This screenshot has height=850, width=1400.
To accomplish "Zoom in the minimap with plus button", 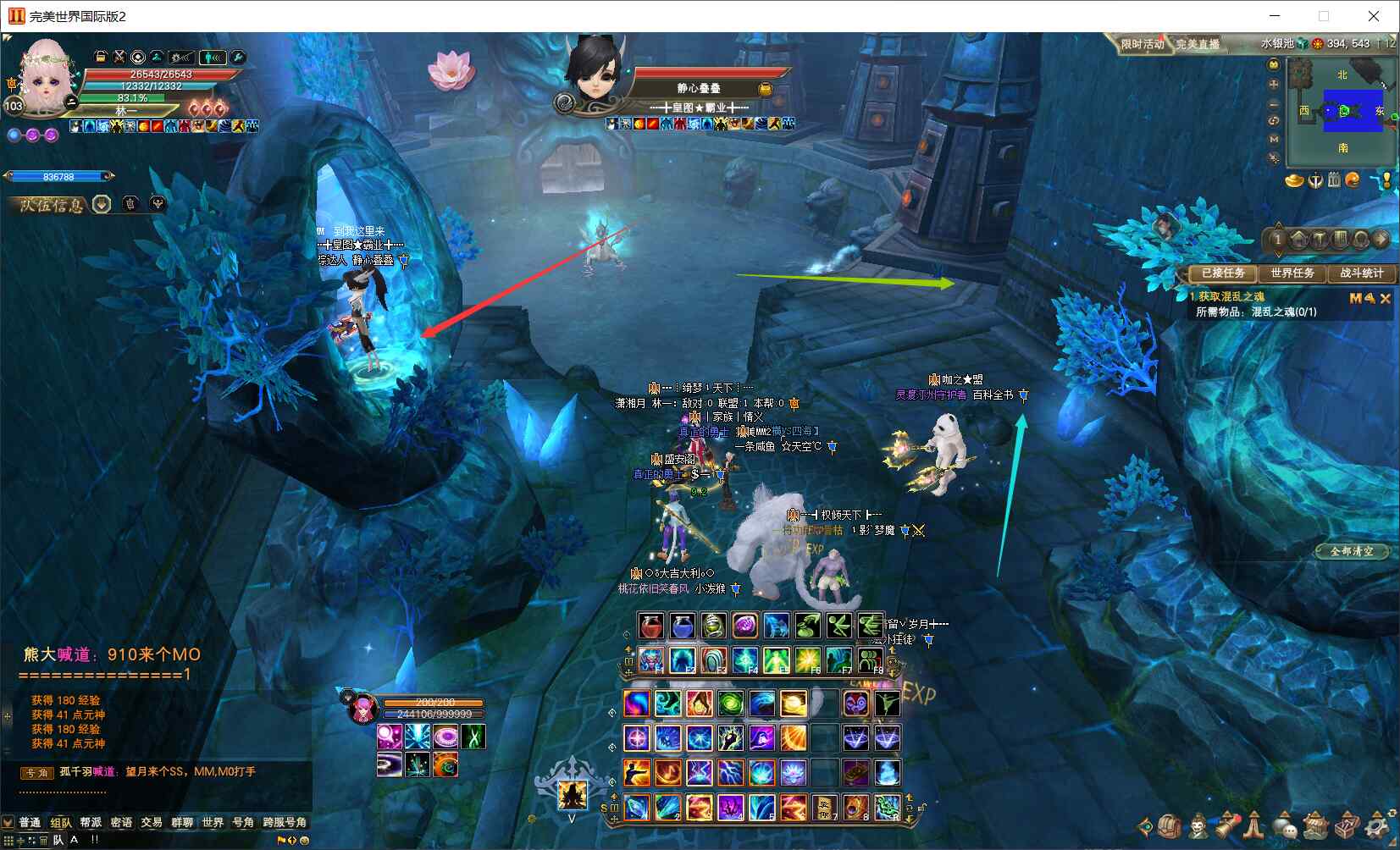I will click(x=1274, y=85).
